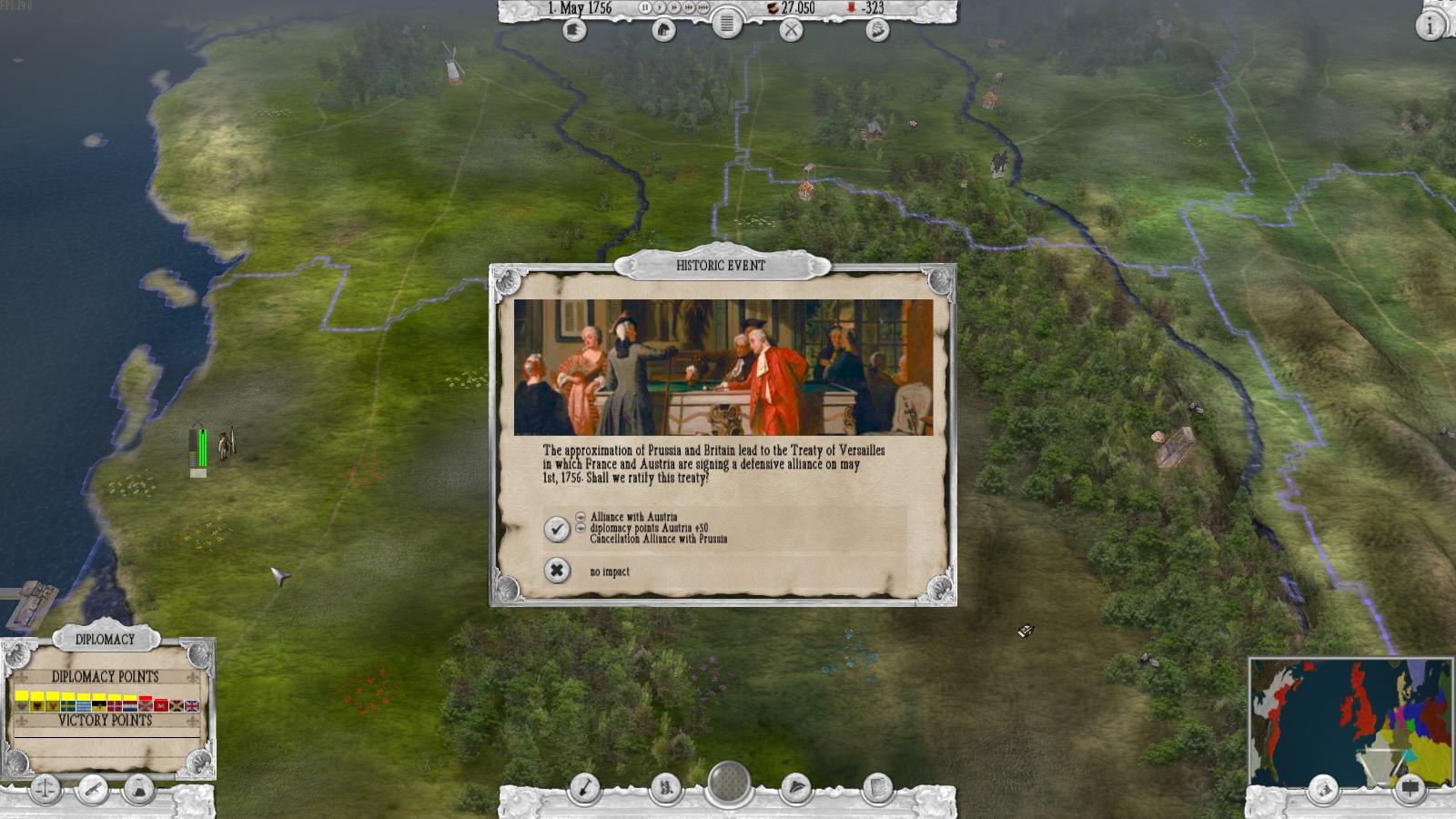Select the shovel construction icon
1456x819 pixels.
pos(584,788)
